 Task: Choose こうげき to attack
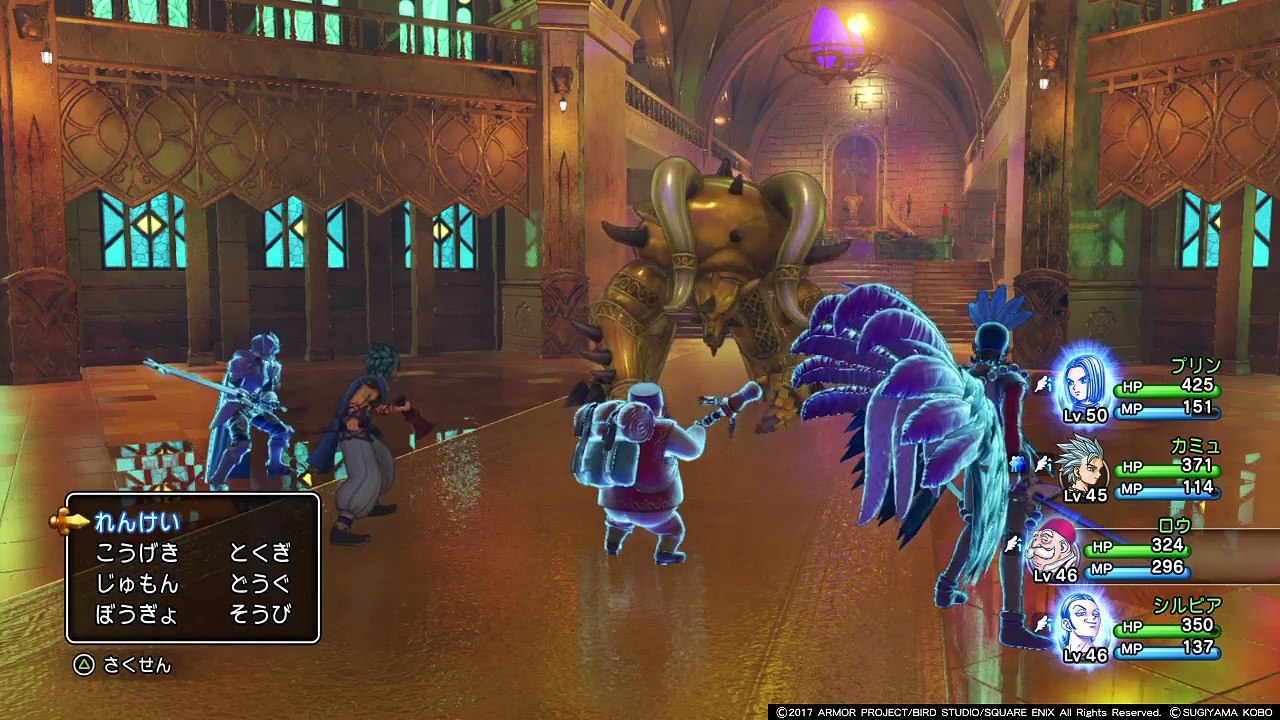[x=137, y=553]
